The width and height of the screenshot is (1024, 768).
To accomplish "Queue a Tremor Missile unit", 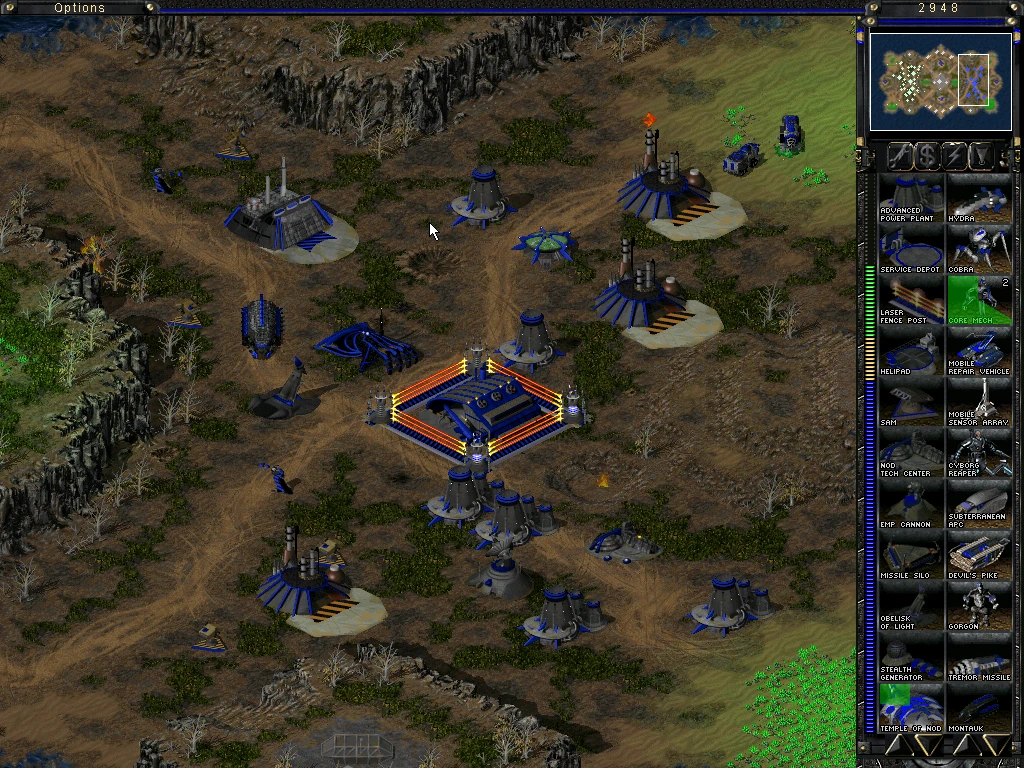I will pyautogui.click(x=979, y=657).
